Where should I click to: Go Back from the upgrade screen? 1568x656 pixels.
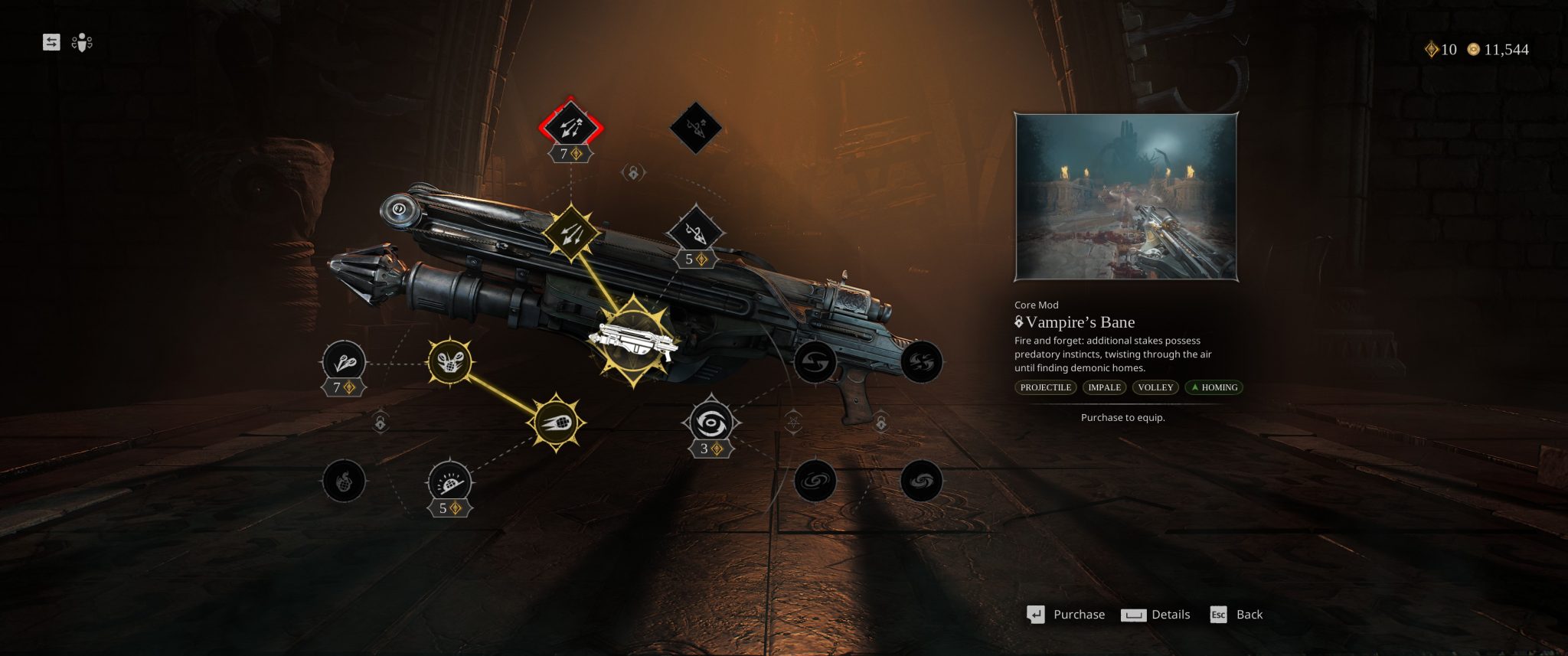(1236, 615)
